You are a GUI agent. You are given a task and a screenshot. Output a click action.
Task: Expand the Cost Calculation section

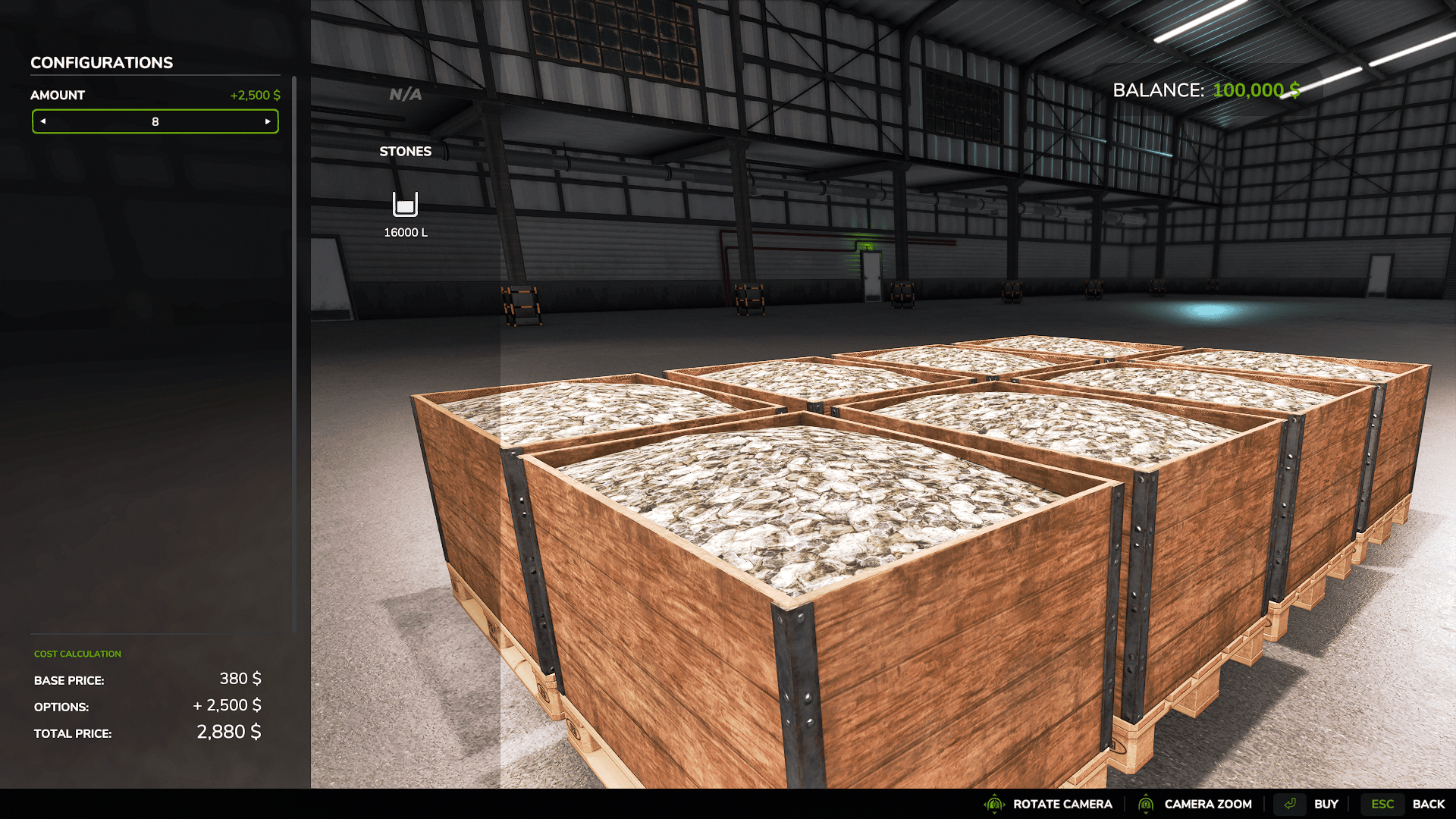tap(77, 653)
